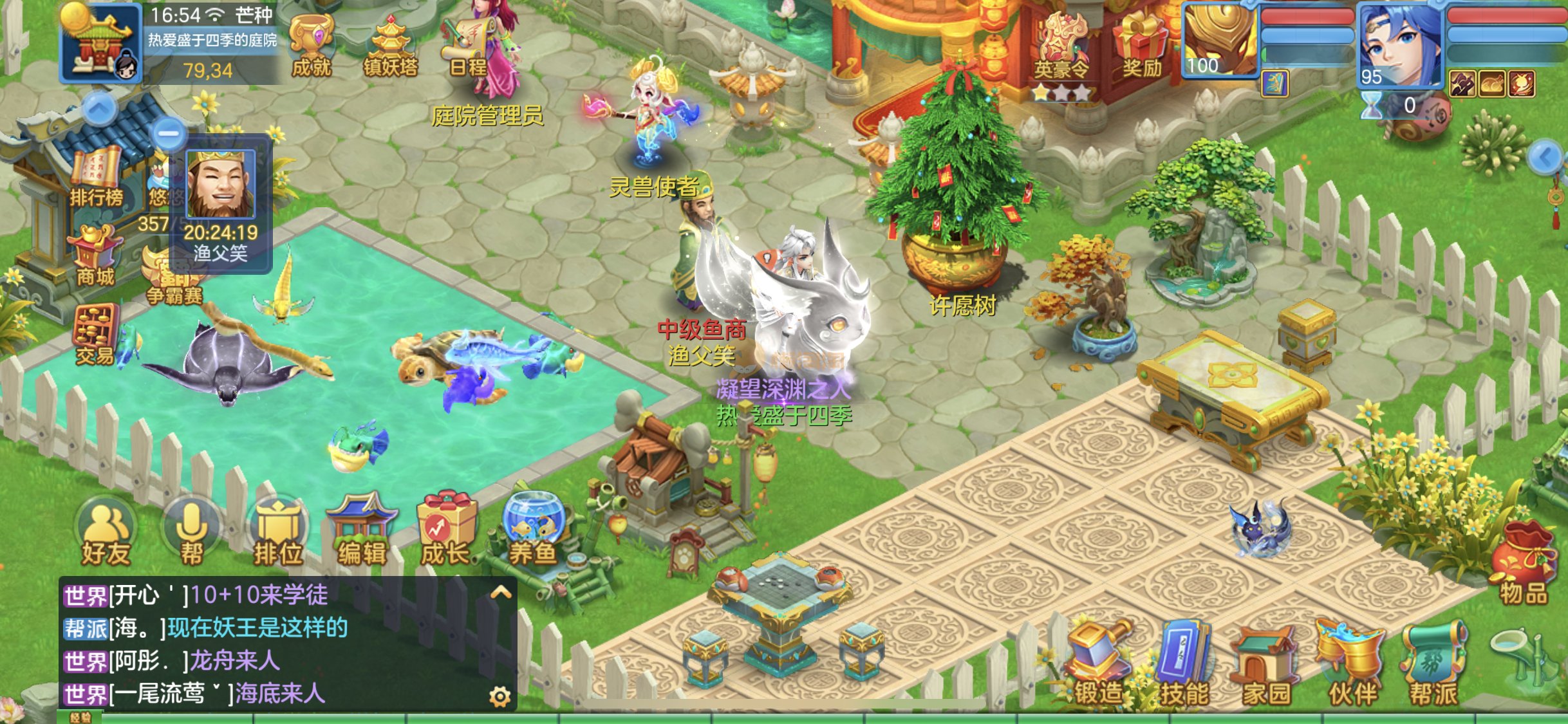Open the 技能 skills book

click(x=1184, y=663)
